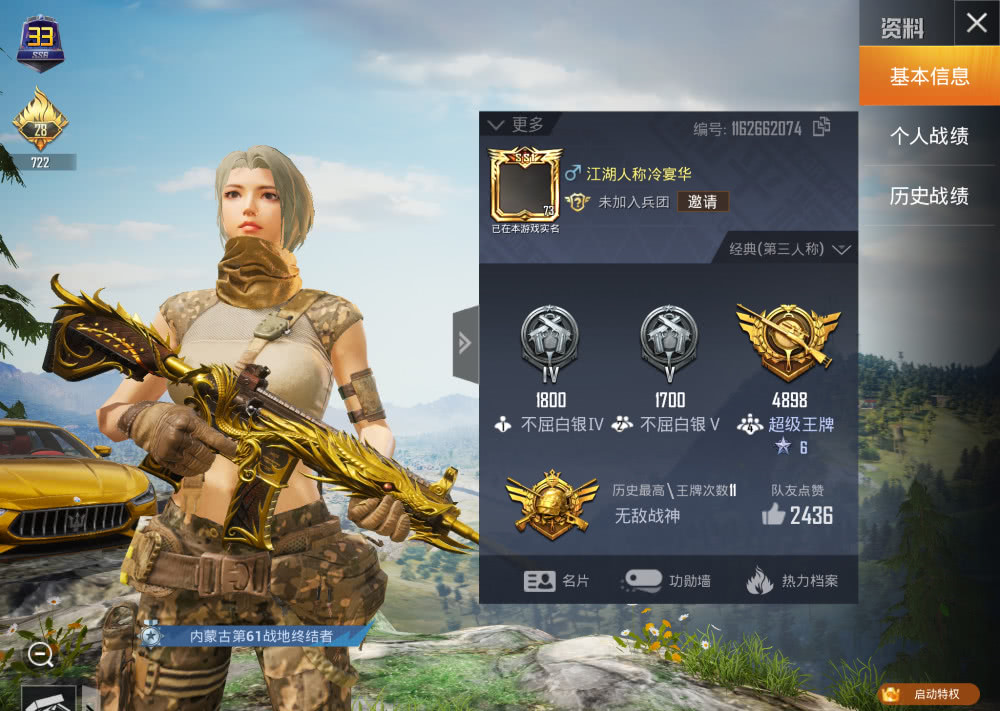Give a like with the thumbs-up icon
Screen dimensions: 1000x711
[x=774, y=515]
